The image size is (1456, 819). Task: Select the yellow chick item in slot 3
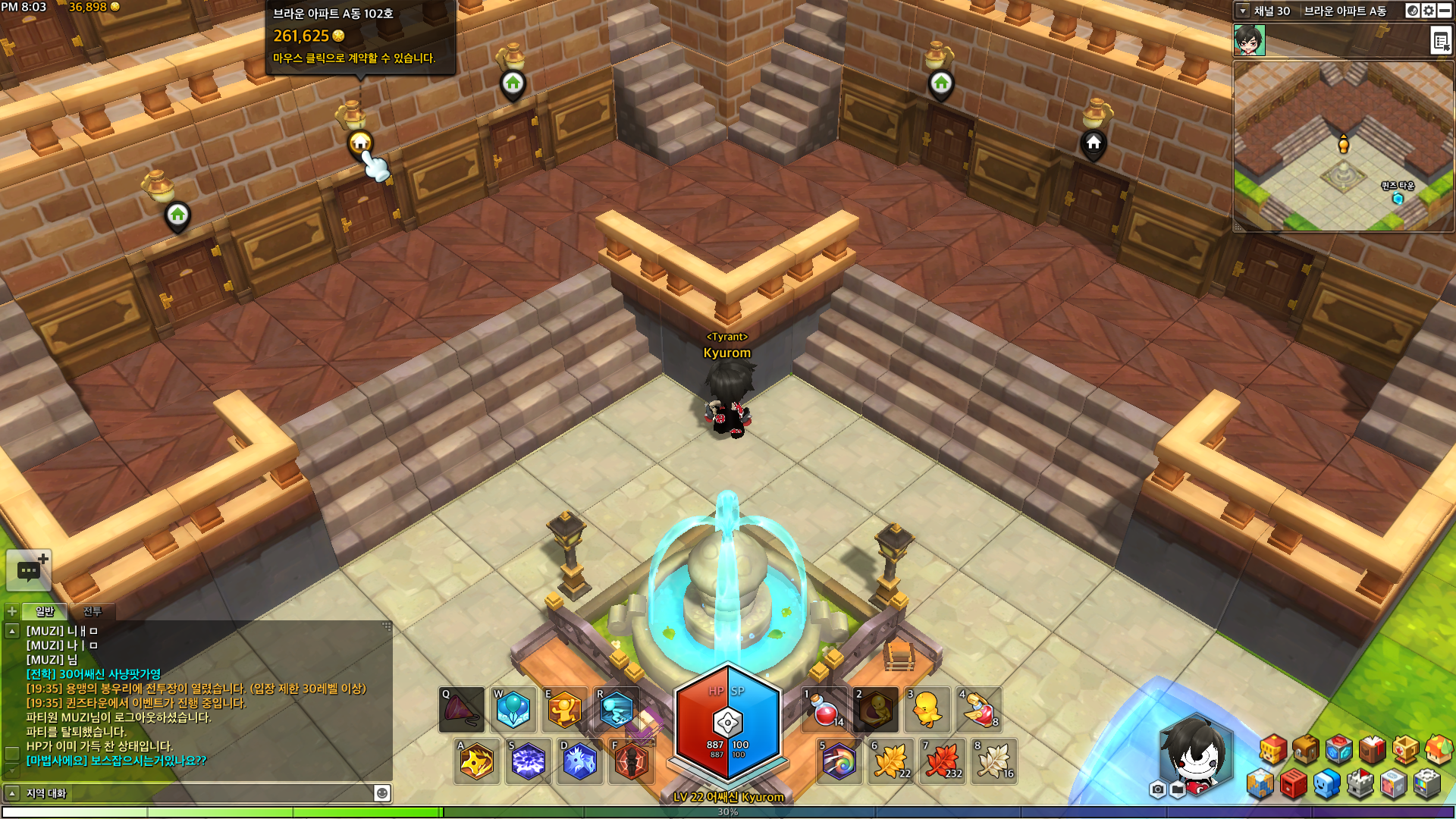click(x=927, y=711)
